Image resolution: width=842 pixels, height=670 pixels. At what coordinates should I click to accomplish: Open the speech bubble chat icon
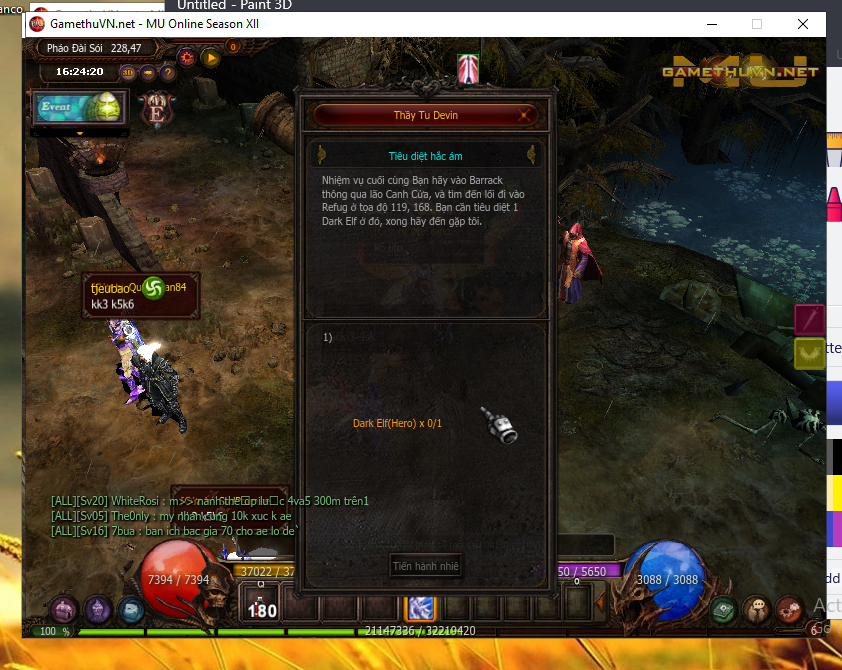(756, 607)
